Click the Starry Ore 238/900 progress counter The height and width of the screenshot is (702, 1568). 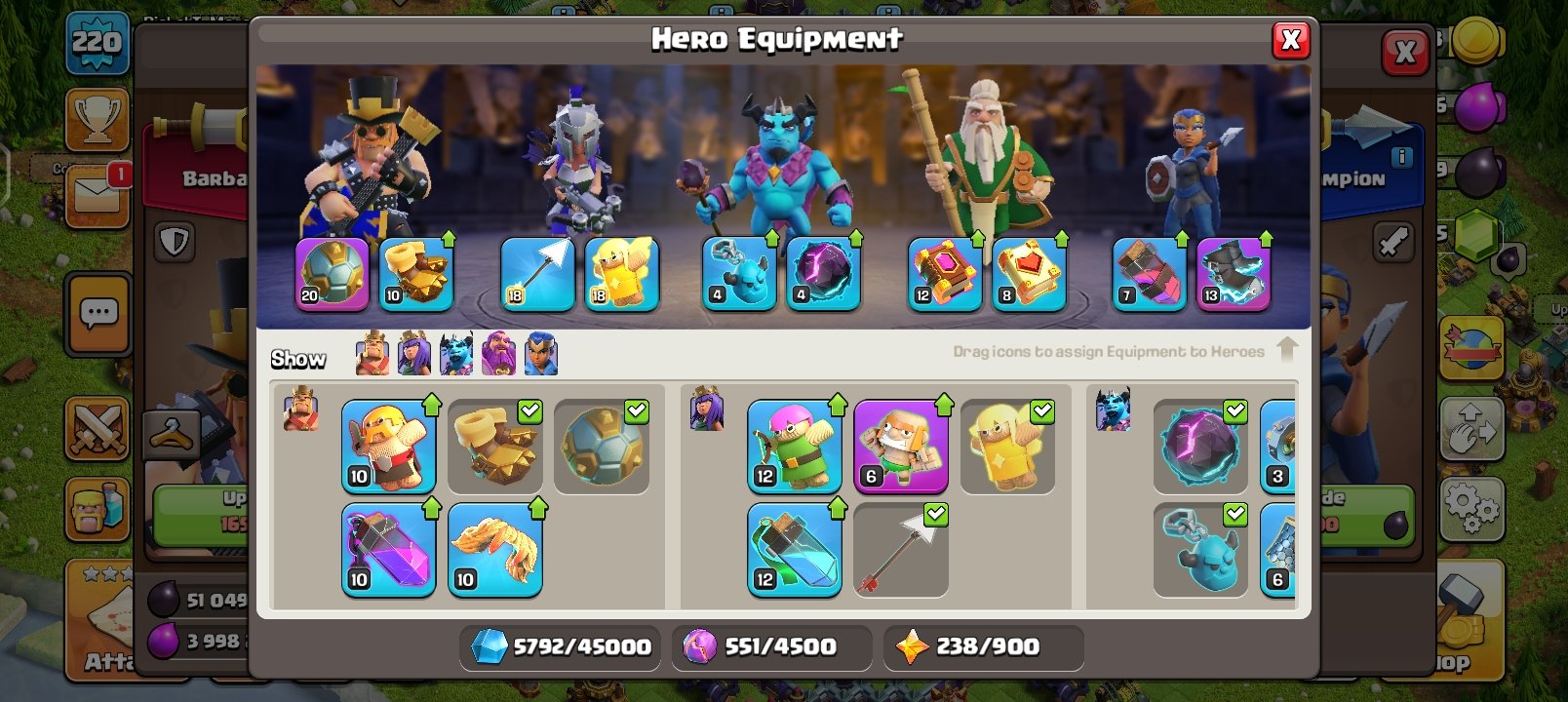coord(983,645)
